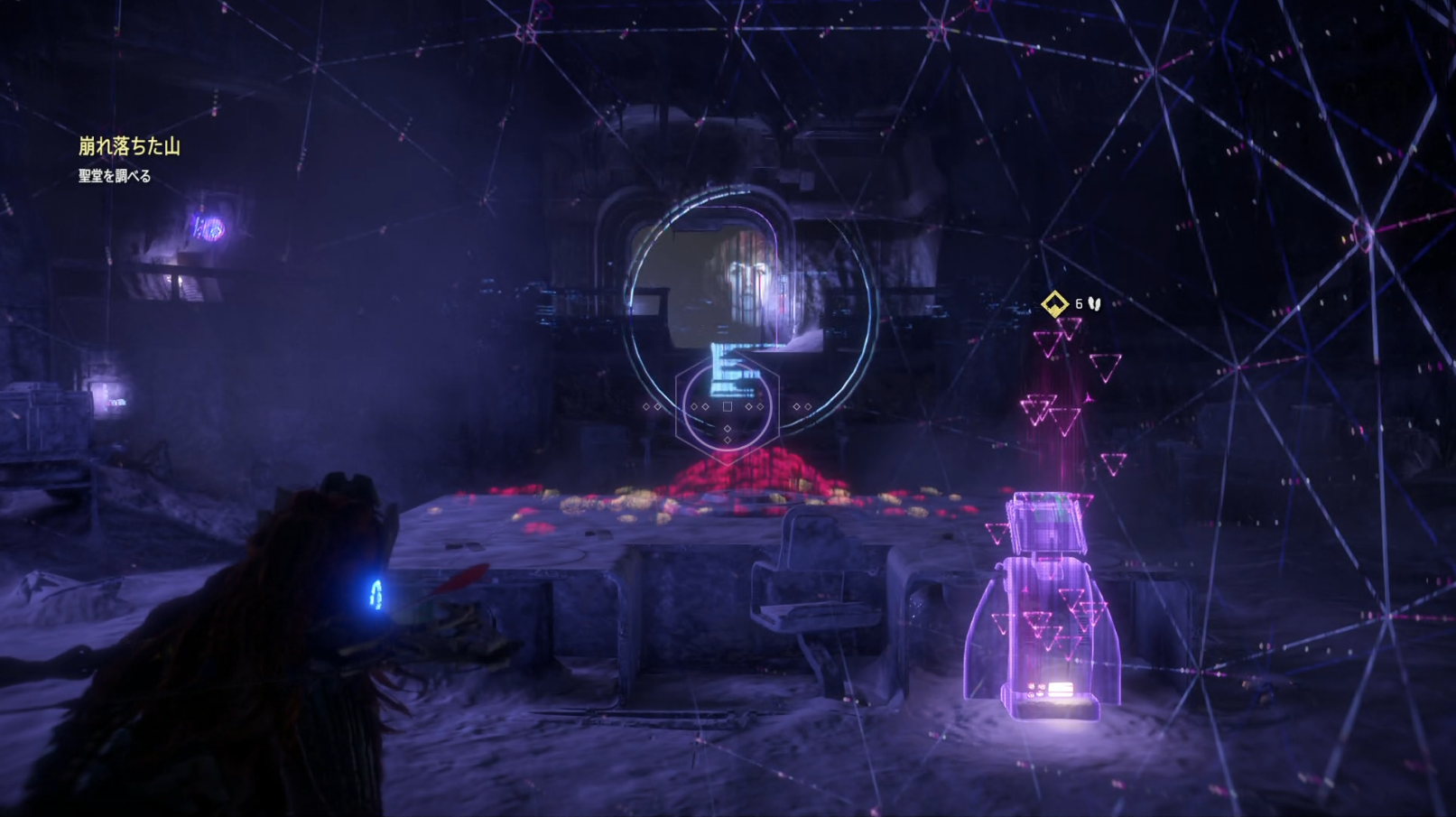Click the 聖堂を調べる objective text

(115, 176)
